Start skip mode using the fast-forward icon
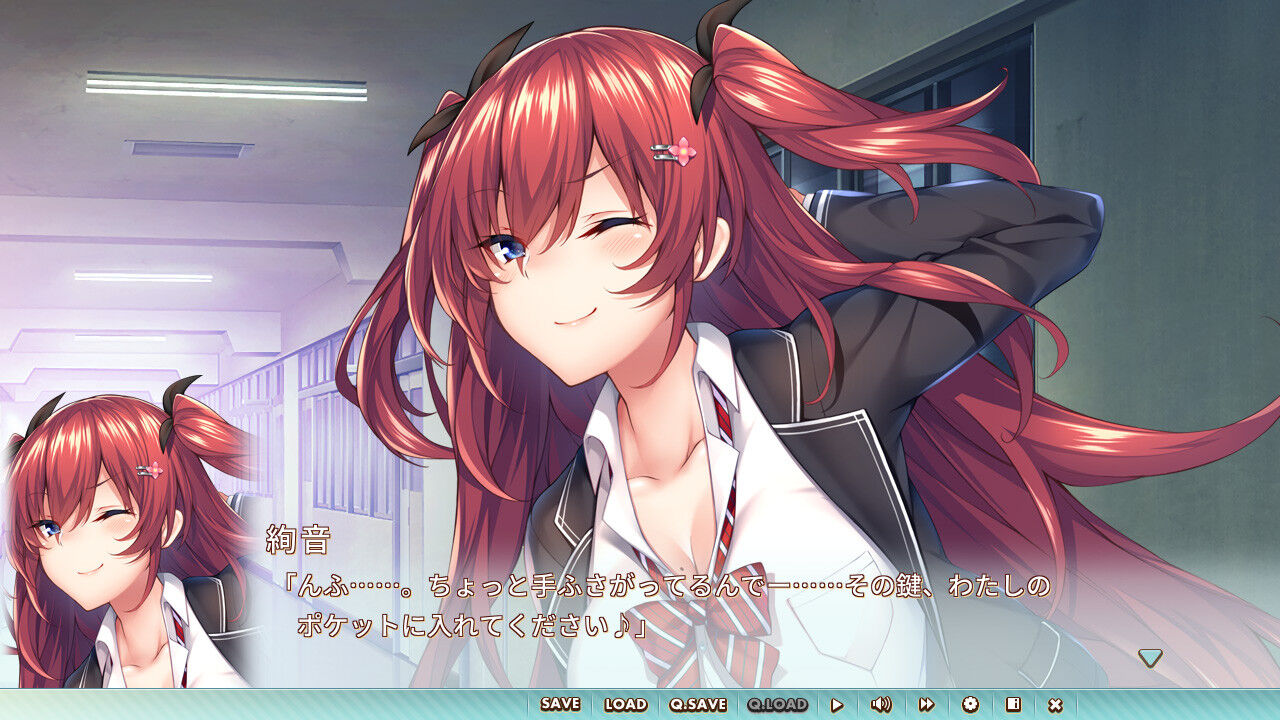This screenshot has height=720, width=1280. pyautogui.click(x=926, y=704)
